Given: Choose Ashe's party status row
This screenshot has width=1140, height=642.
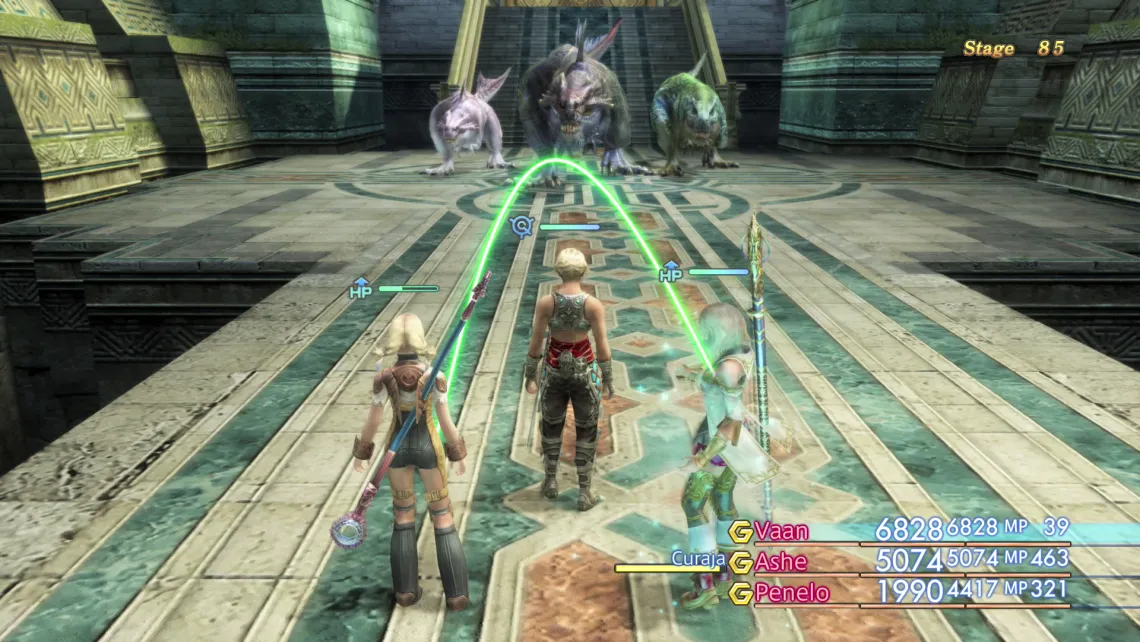Looking at the screenshot, I should [x=781, y=562].
